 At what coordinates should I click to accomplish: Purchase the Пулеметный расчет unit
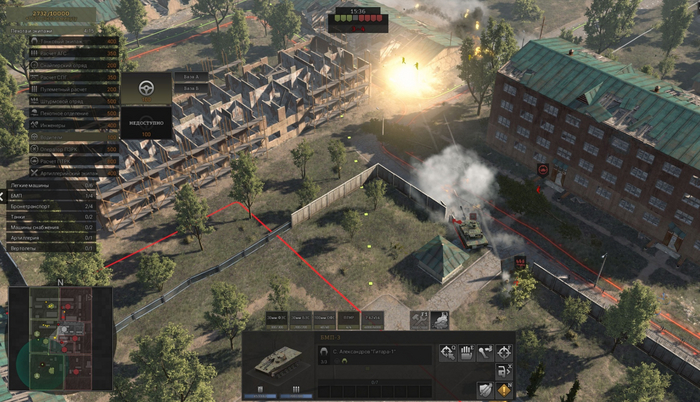click(x=62, y=88)
